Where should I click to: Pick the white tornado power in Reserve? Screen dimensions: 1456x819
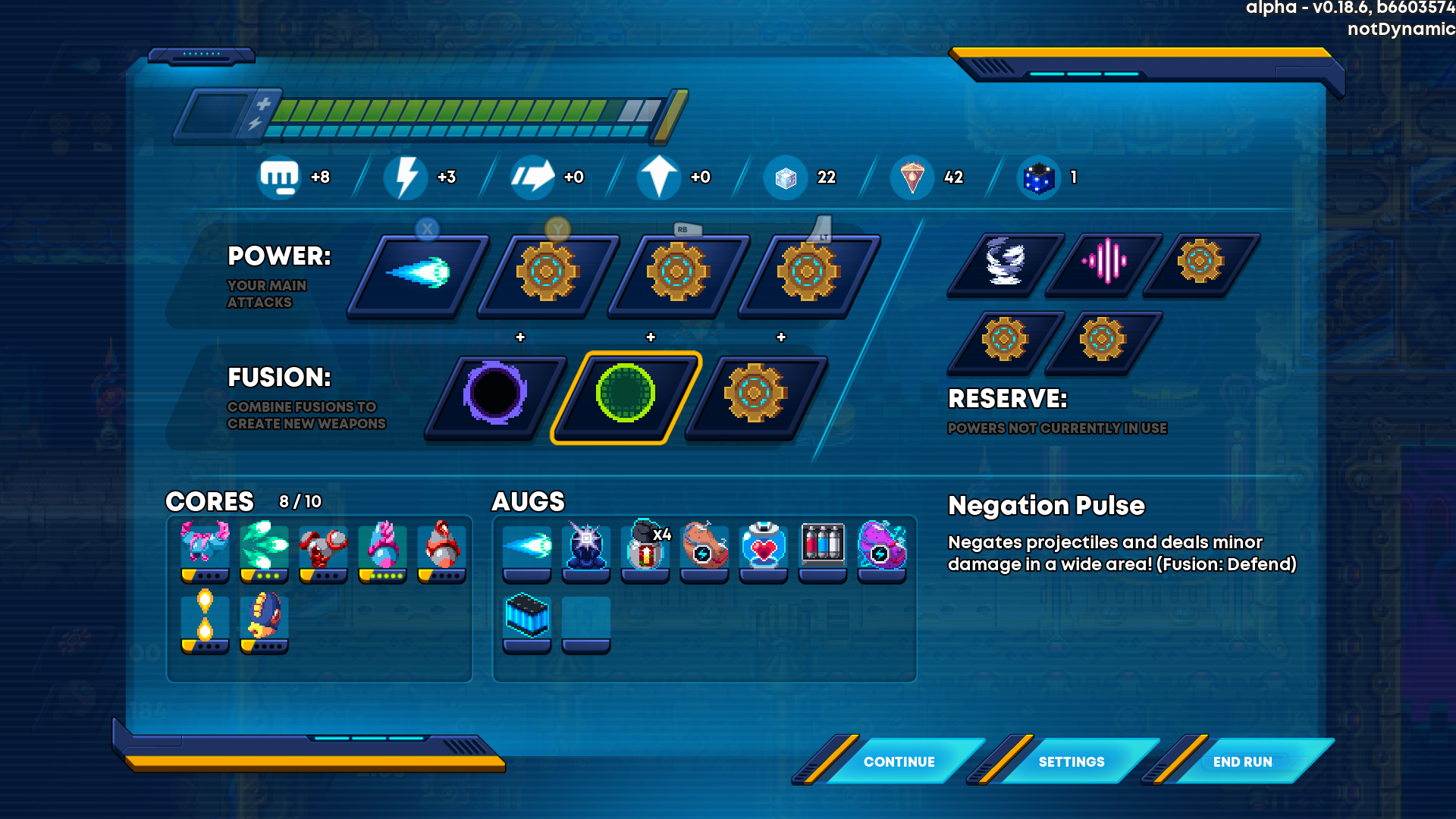tap(1005, 262)
